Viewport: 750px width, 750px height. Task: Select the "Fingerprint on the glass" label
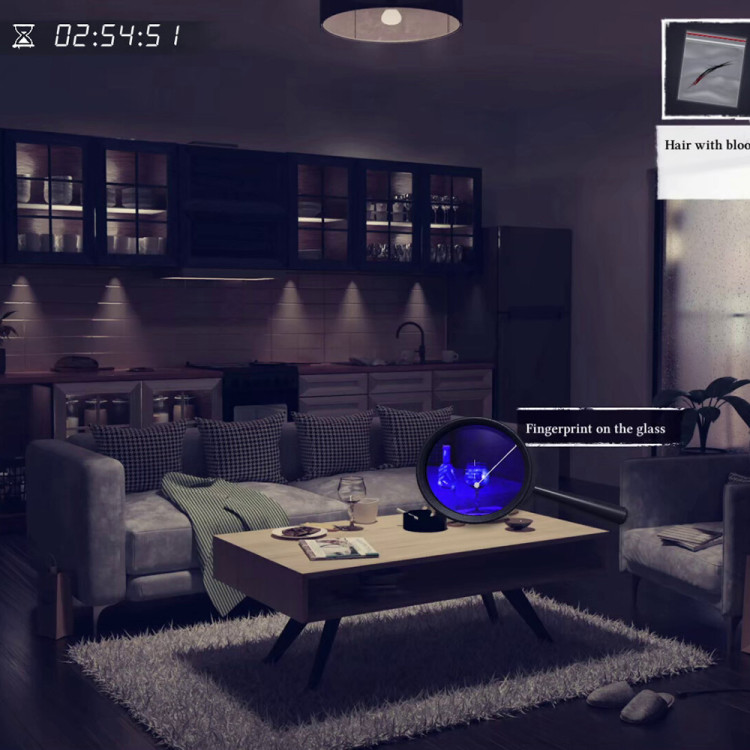[596, 429]
